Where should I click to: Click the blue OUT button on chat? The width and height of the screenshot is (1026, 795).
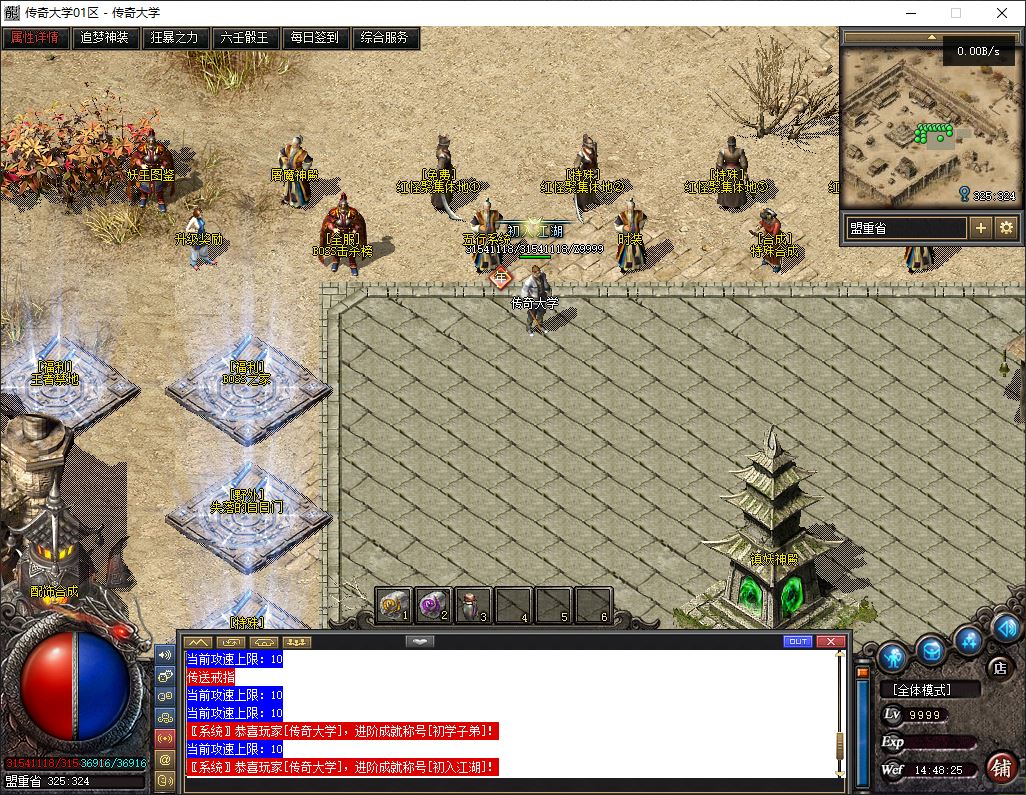(798, 642)
